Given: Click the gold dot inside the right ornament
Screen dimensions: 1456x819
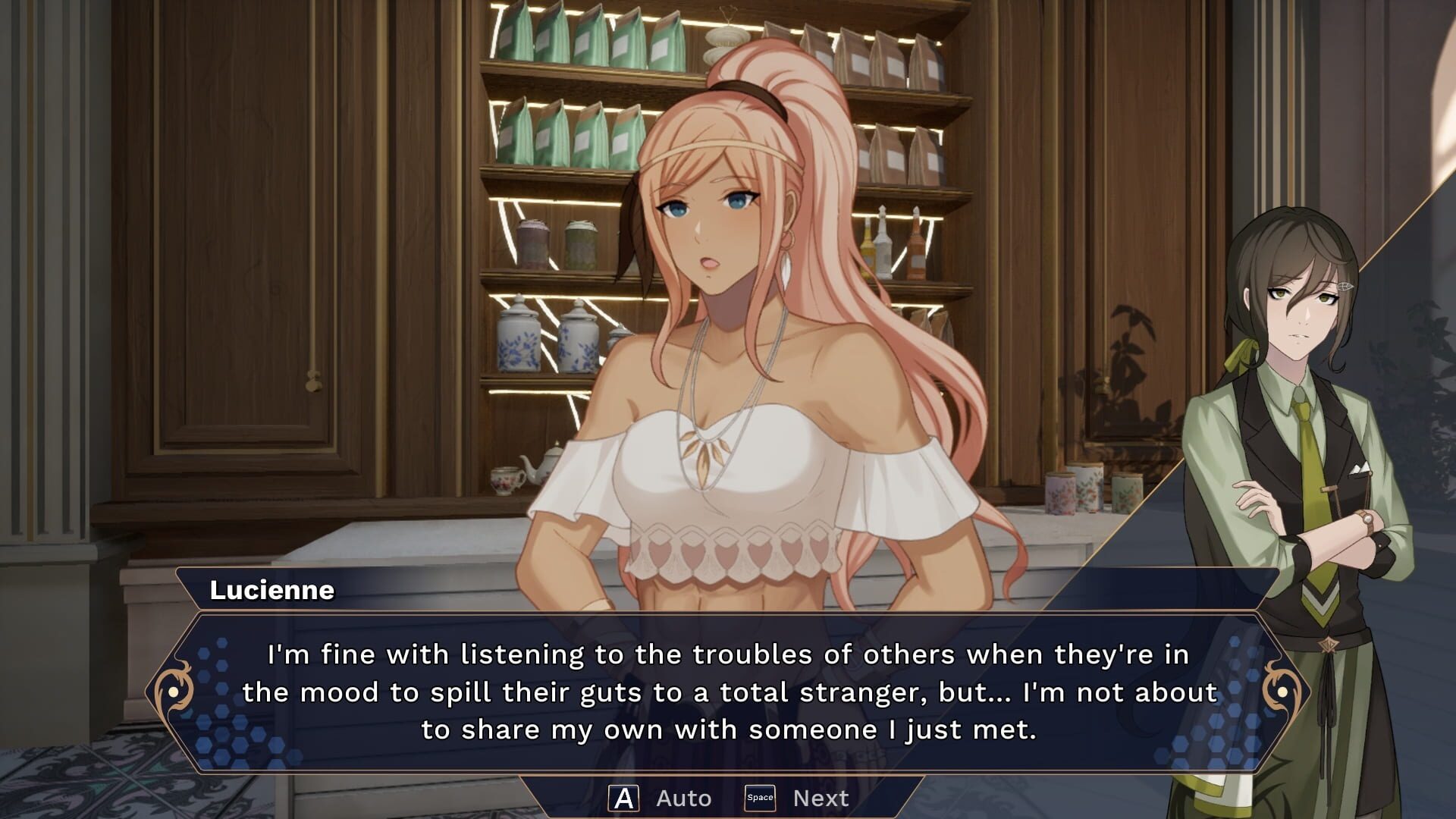Looking at the screenshot, I should [1283, 691].
